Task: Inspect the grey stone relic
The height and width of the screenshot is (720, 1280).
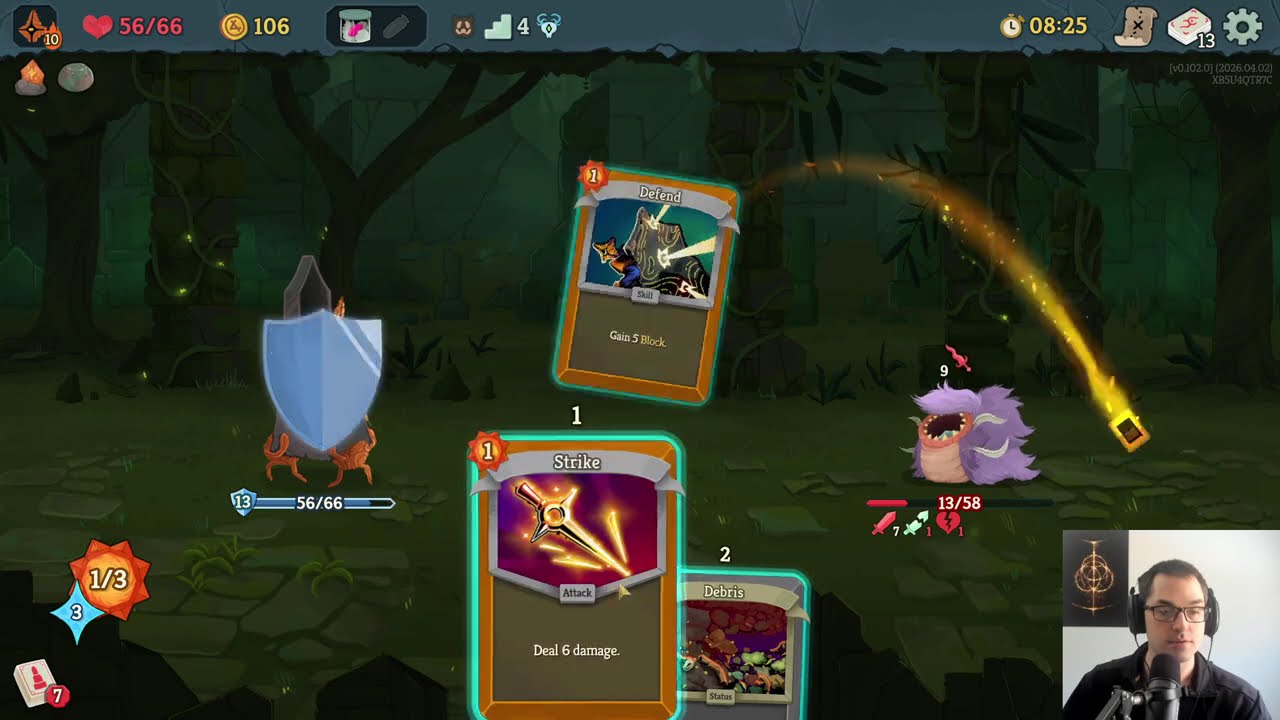Action: click(x=75, y=77)
